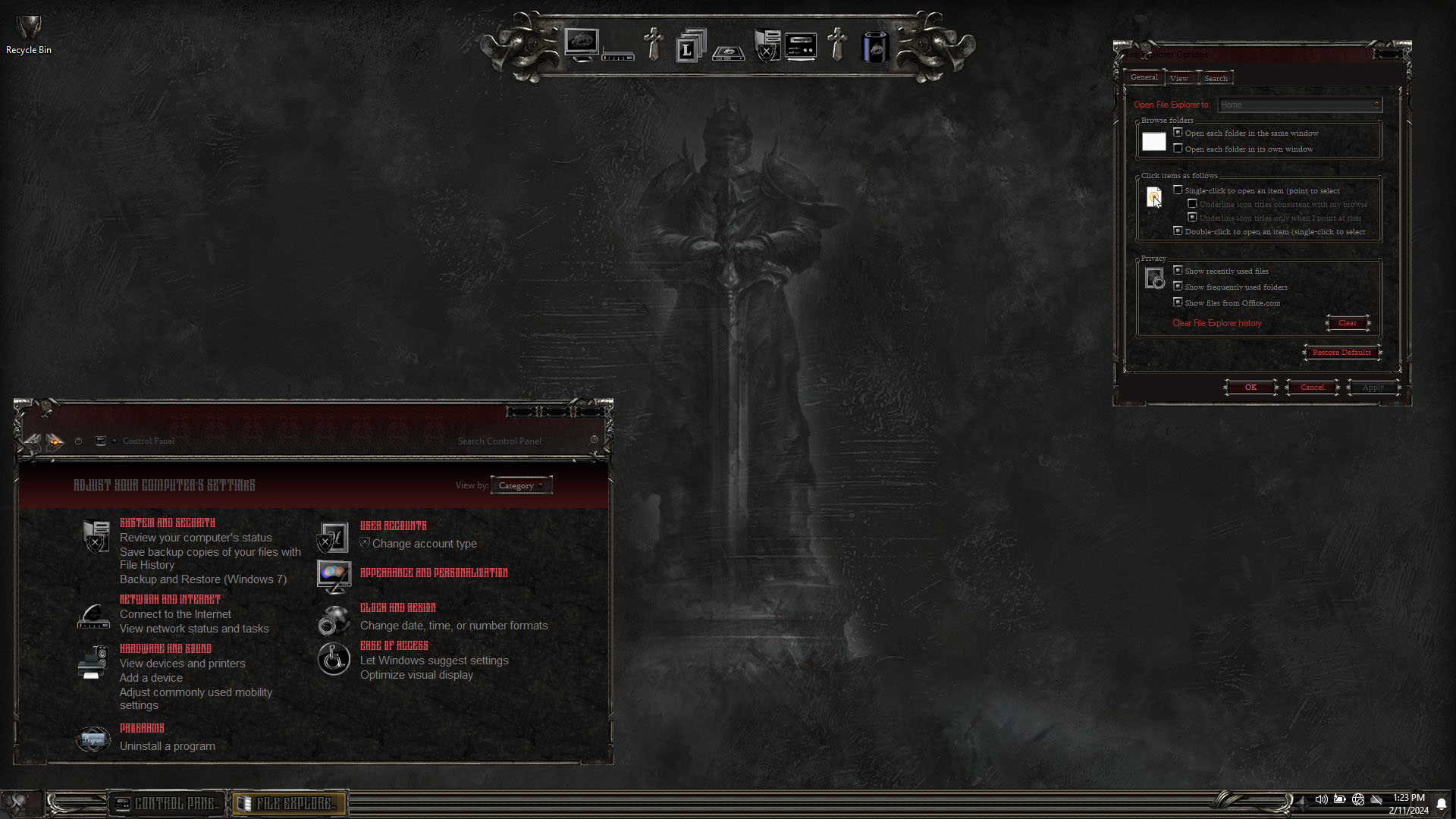1456x819 pixels.
Task: Confirm the dialog with OK
Action: tap(1250, 388)
